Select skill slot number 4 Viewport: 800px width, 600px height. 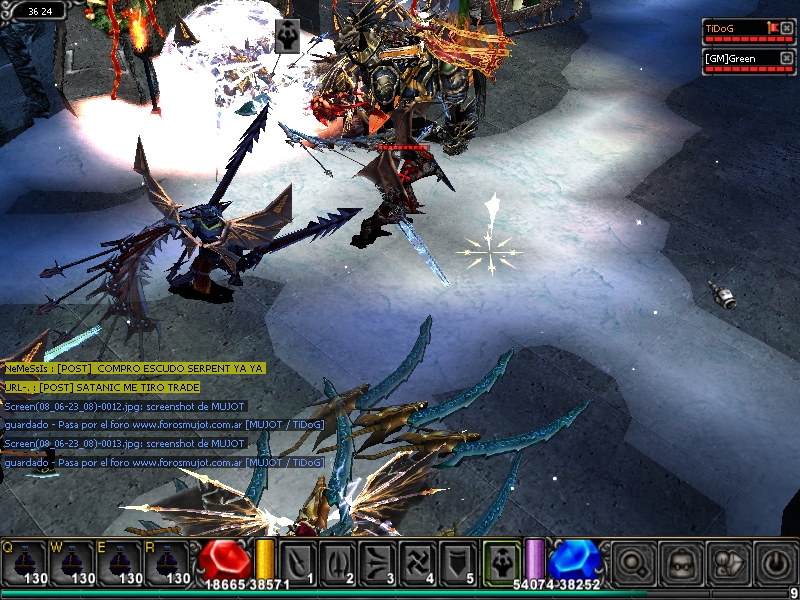point(419,562)
